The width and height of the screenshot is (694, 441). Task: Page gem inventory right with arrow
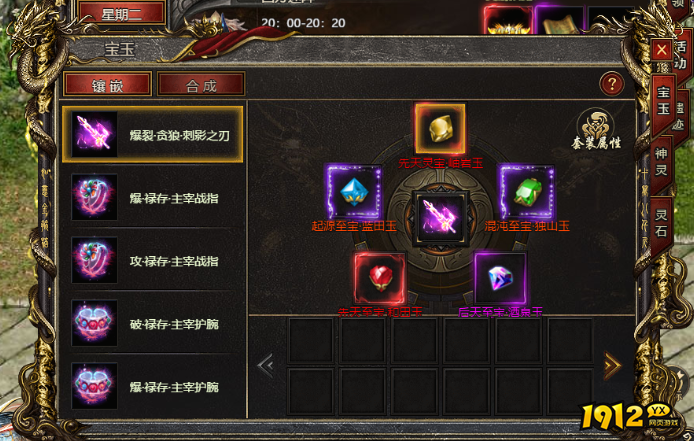[x=612, y=365]
